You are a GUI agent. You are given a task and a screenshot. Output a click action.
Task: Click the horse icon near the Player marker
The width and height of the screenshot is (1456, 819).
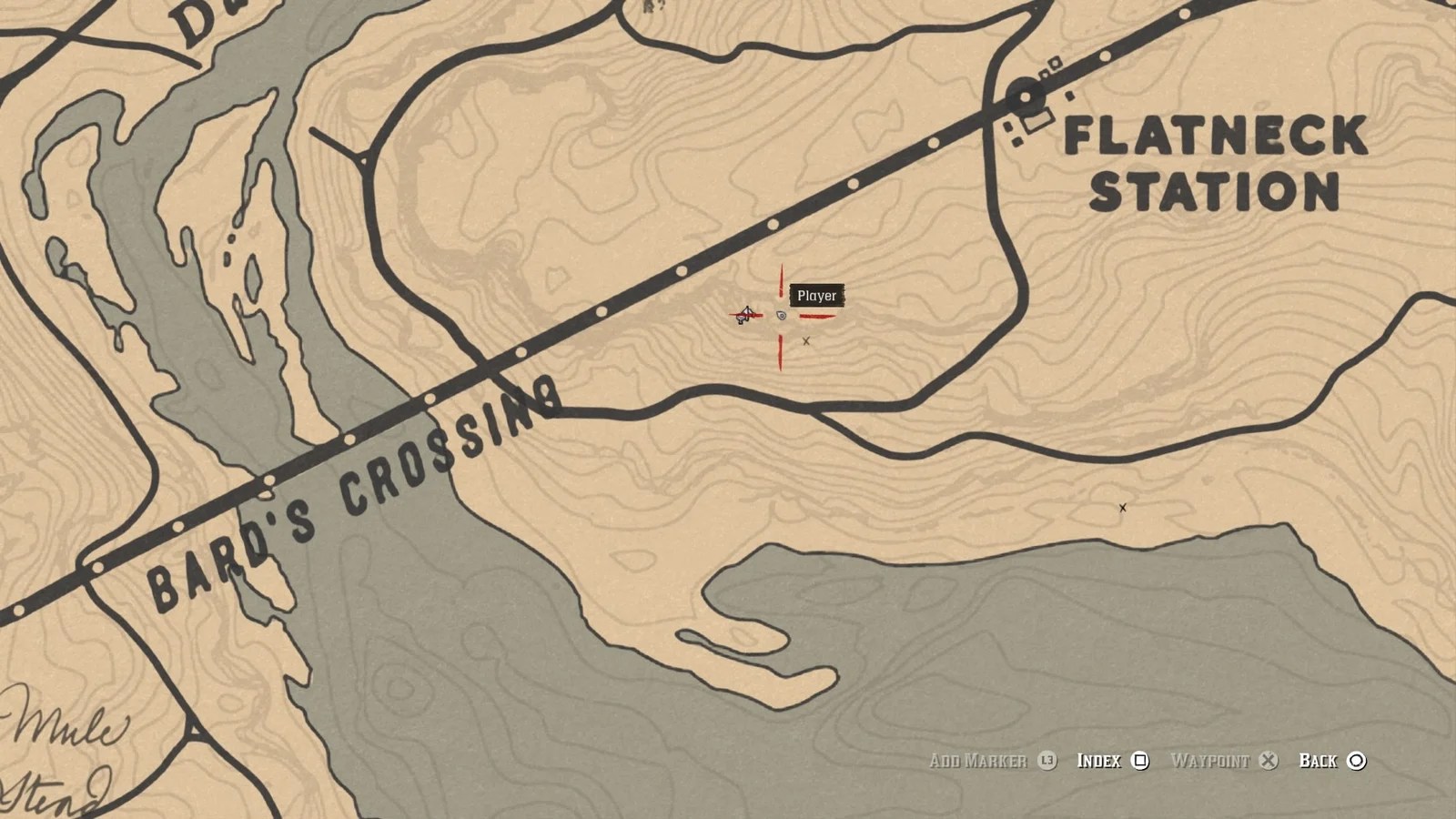coord(744,316)
